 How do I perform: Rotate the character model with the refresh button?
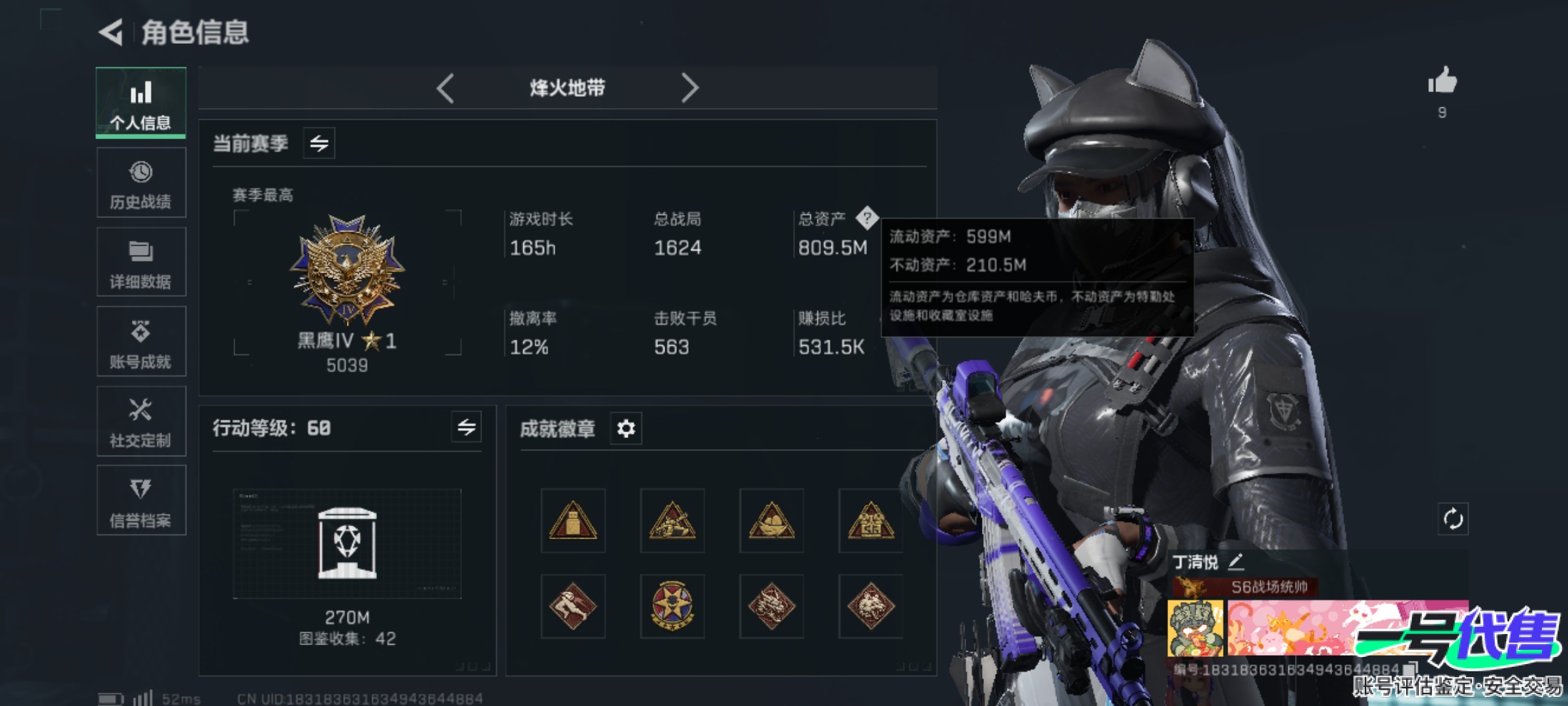pyautogui.click(x=1453, y=520)
